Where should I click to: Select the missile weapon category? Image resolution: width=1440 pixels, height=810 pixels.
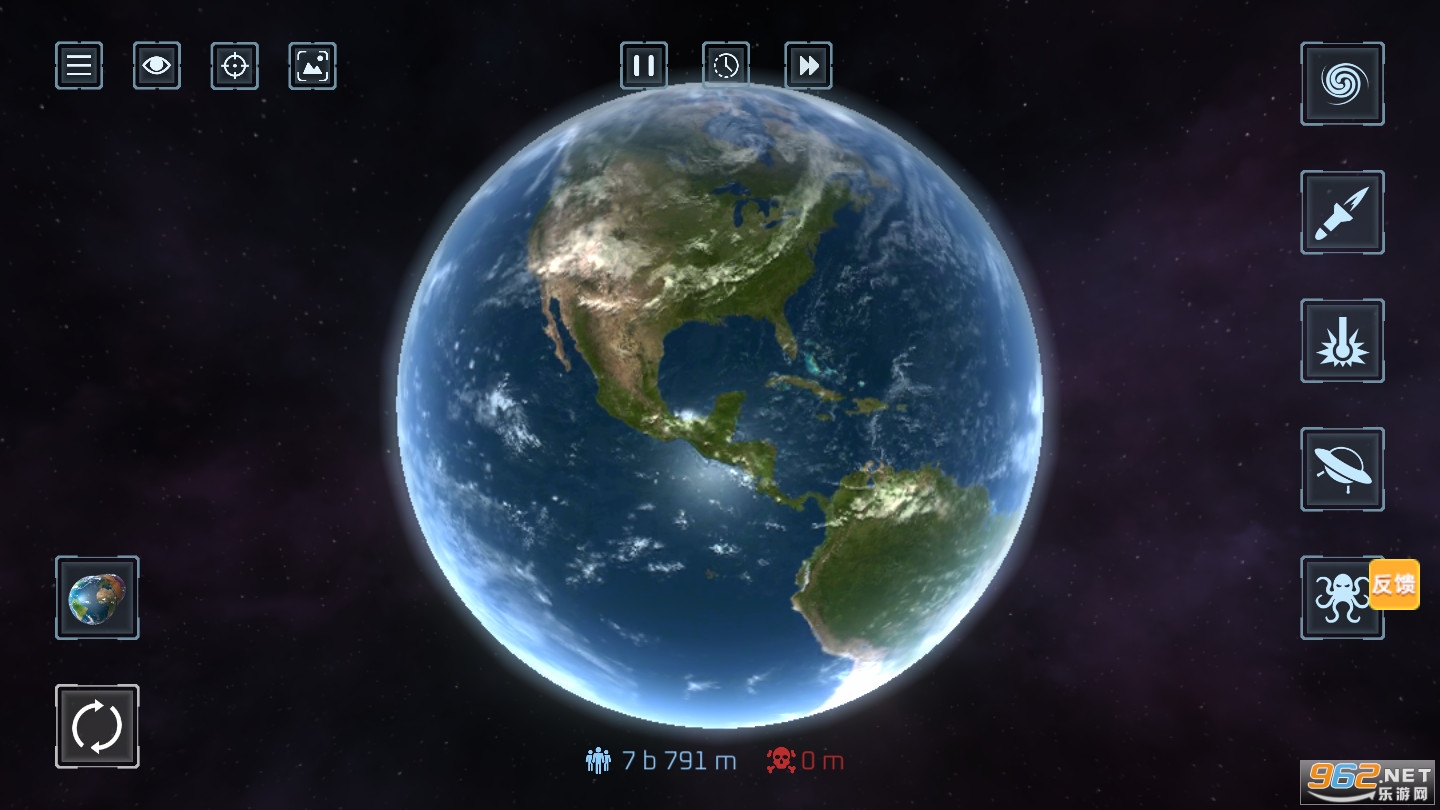pyautogui.click(x=1342, y=212)
